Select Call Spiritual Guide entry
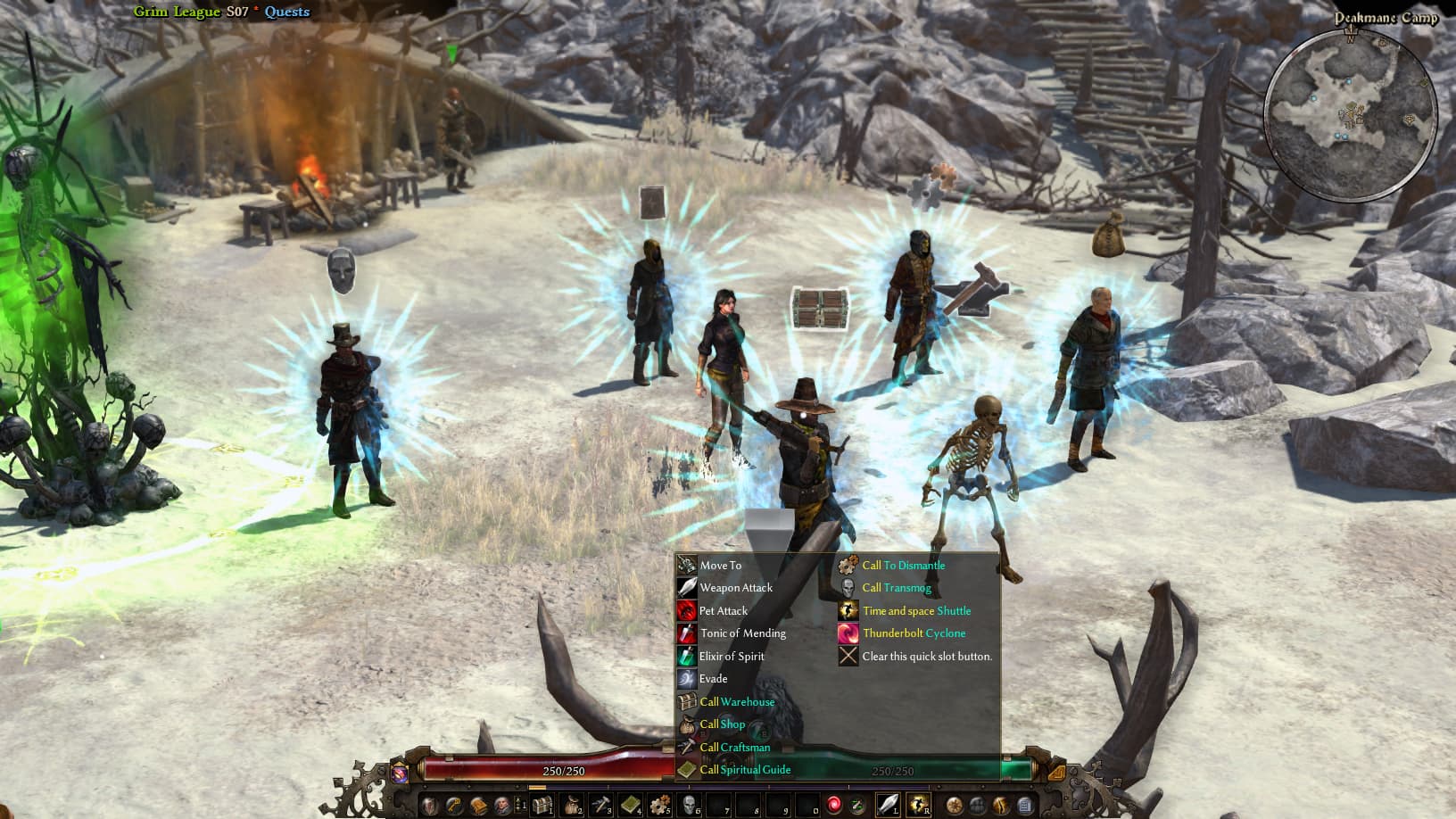The image size is (1456, 819). (744, 770)
